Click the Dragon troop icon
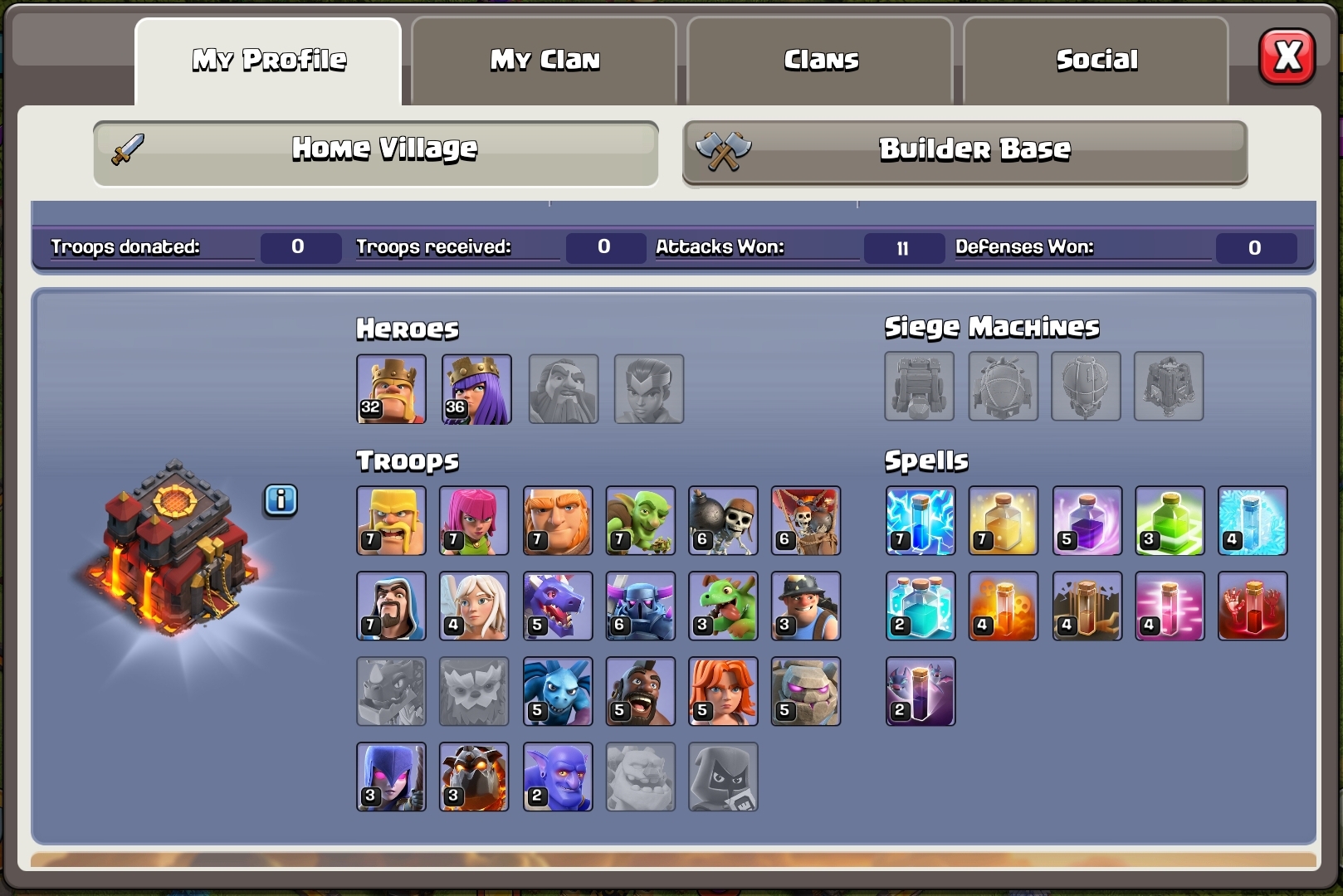The width and height of the screenshot is (1343, 896). (557, 606)
